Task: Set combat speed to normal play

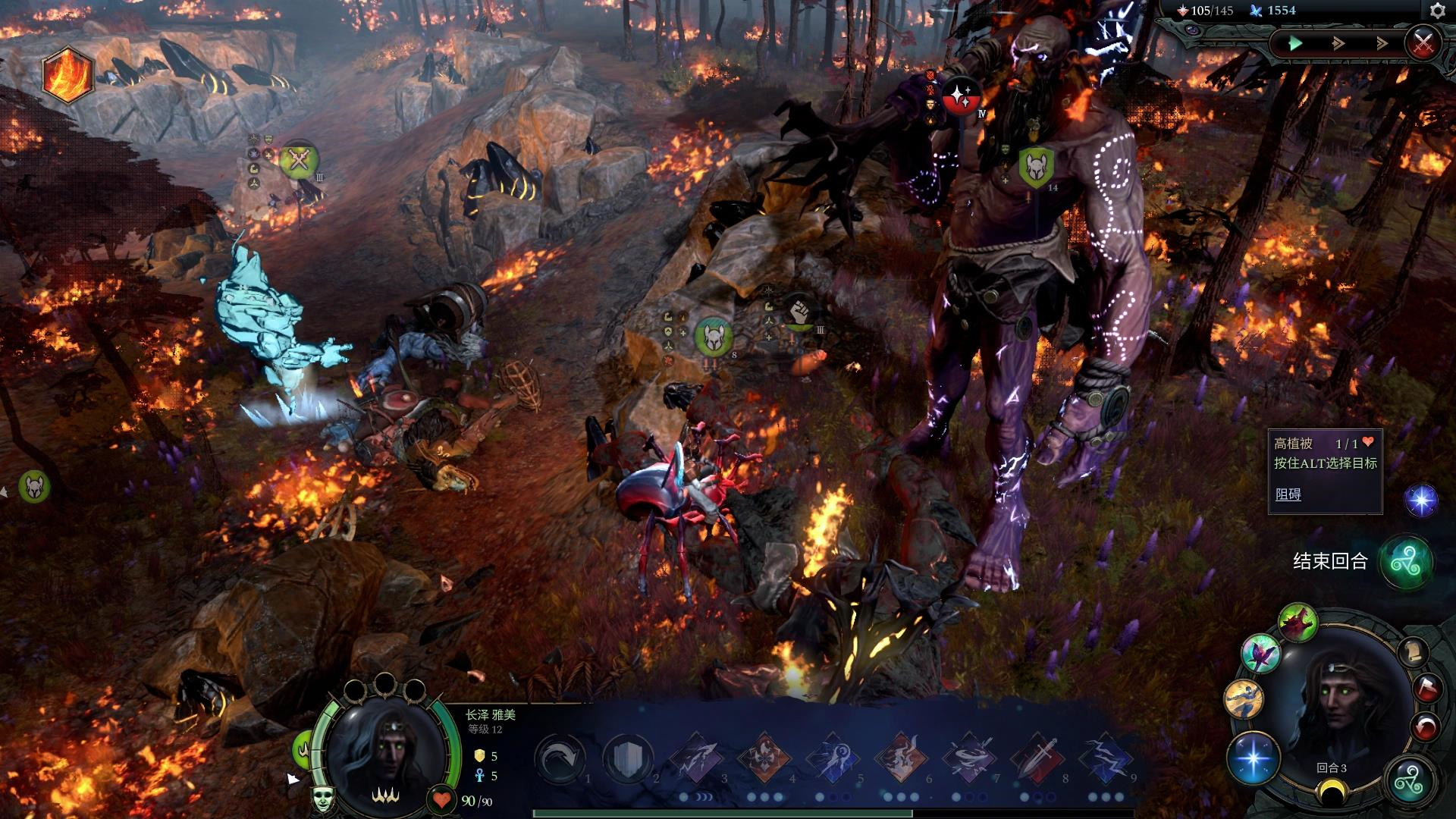Action: click(x=1295, y=43)
